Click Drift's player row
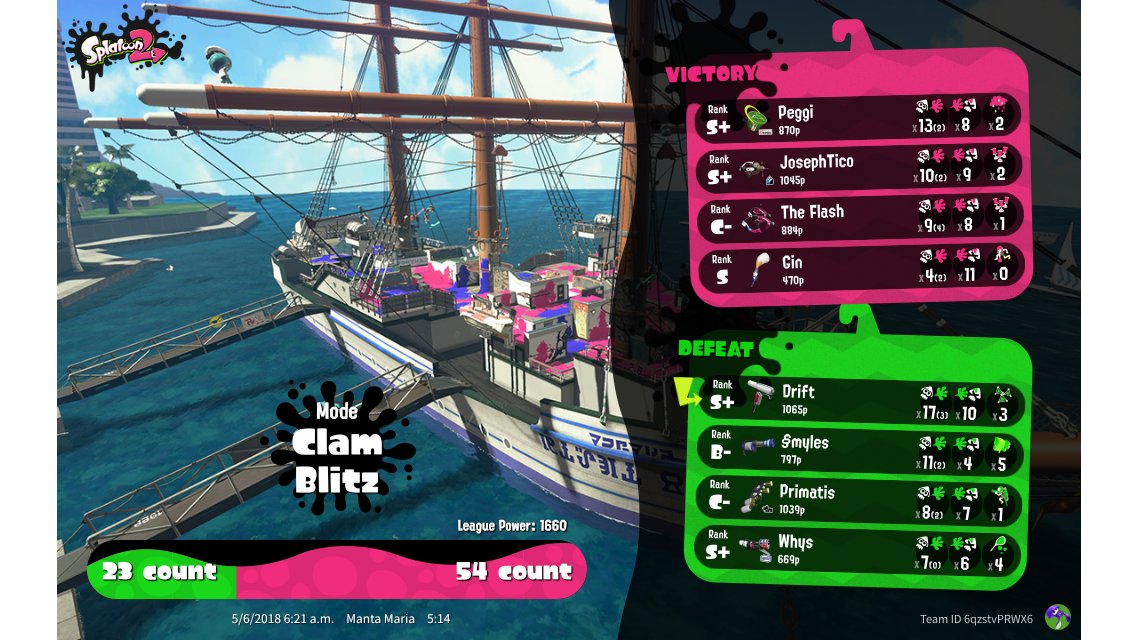Viewport: 1138px width, 640px height. [x=858, y=398]
